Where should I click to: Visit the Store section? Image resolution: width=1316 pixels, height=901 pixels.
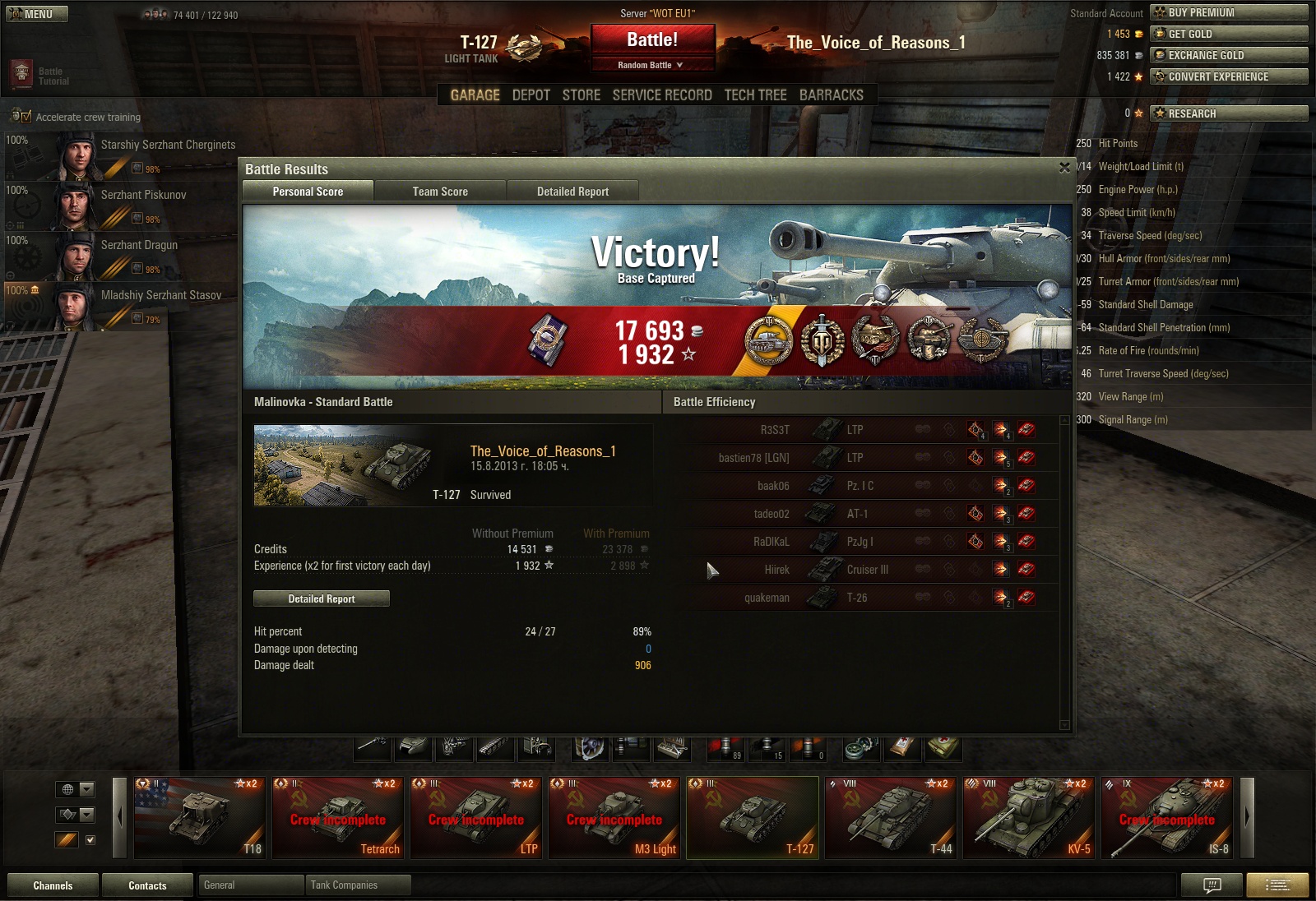click(581, 95)
